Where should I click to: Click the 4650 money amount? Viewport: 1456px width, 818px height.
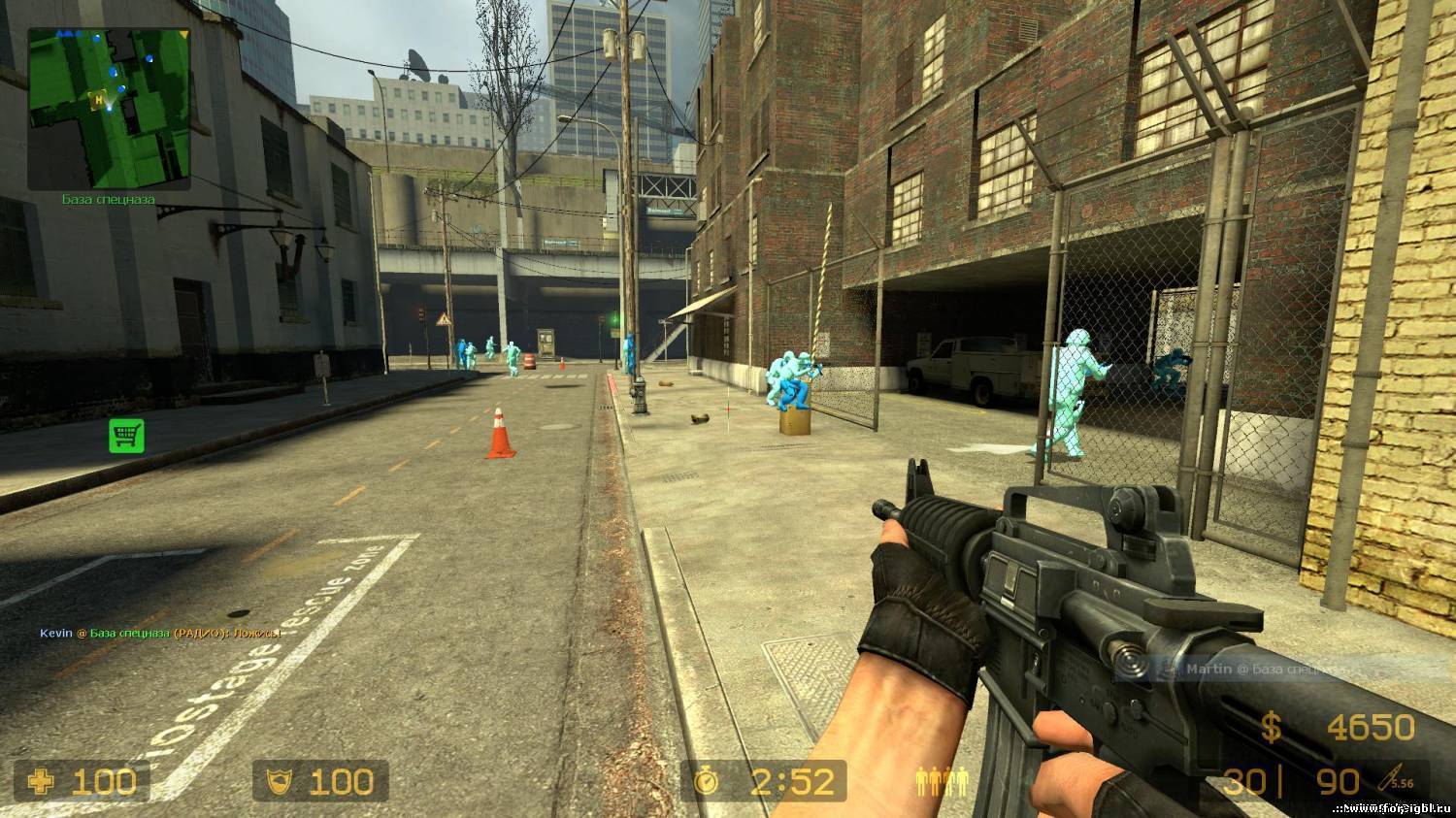(x=1373, y=726)
